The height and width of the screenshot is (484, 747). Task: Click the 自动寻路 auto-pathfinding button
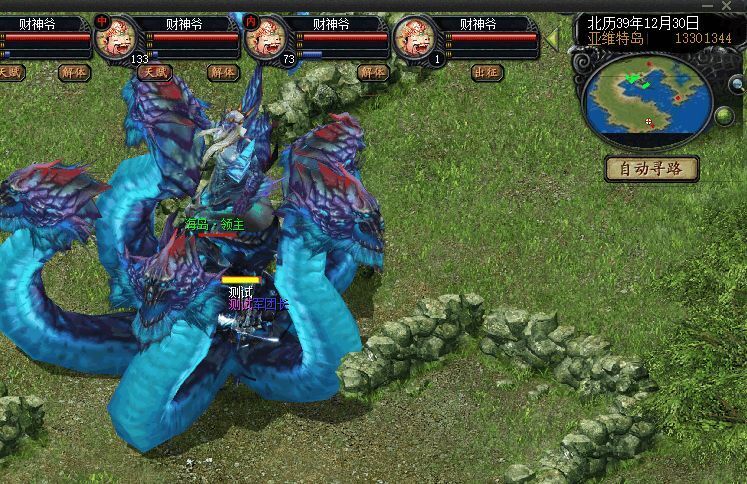(652, 168)
